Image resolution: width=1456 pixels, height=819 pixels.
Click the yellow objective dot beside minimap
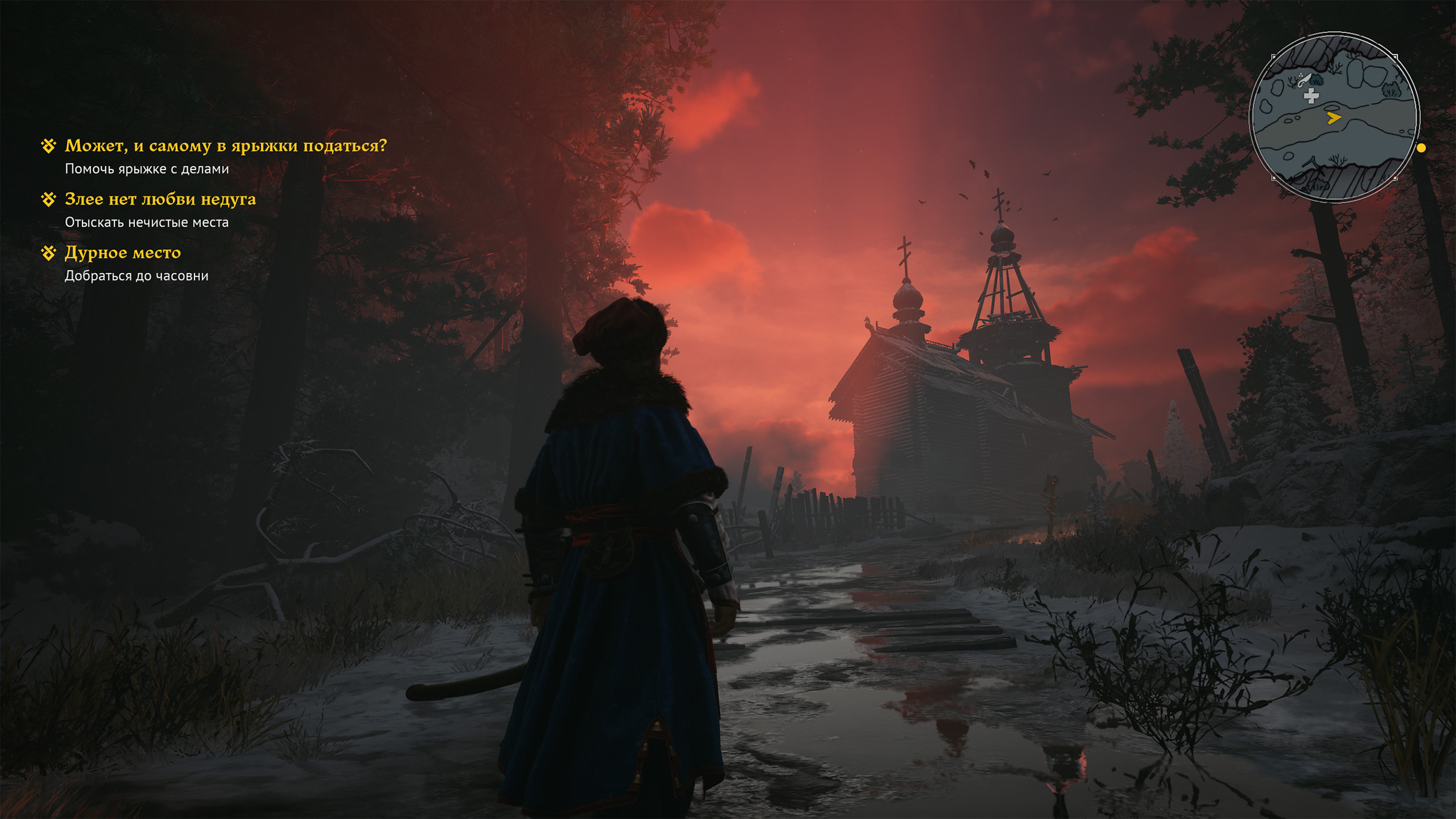pyautogui.click(x=1421, y=148)
